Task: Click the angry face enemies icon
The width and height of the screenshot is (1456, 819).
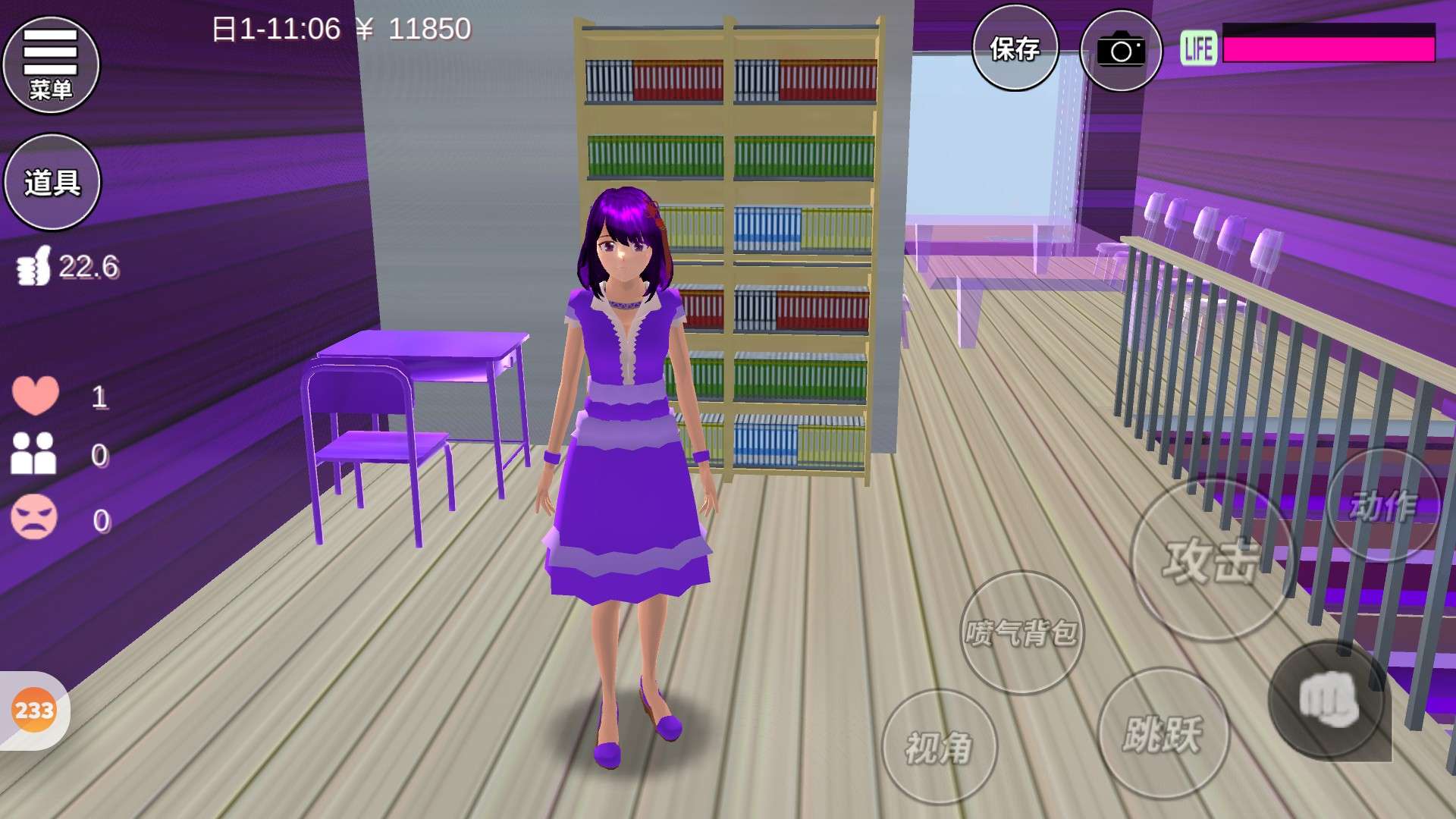Action: click(x=34, y=518)
